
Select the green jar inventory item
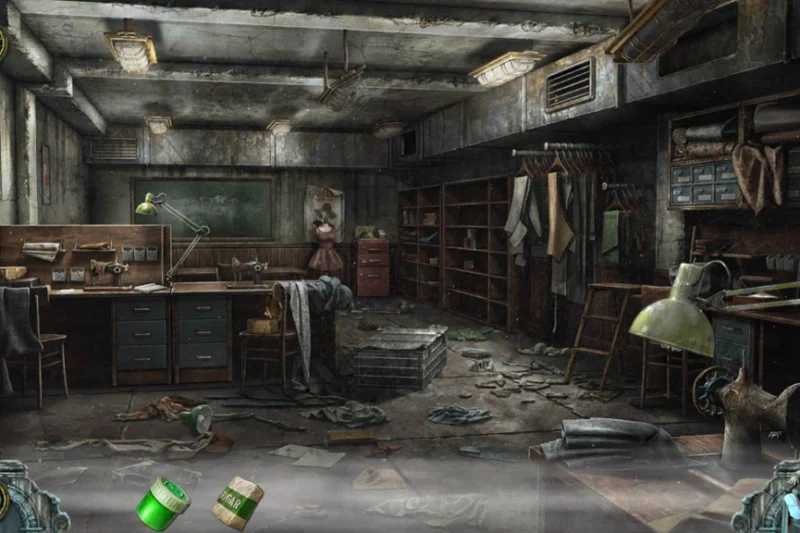tap(163, 503)
